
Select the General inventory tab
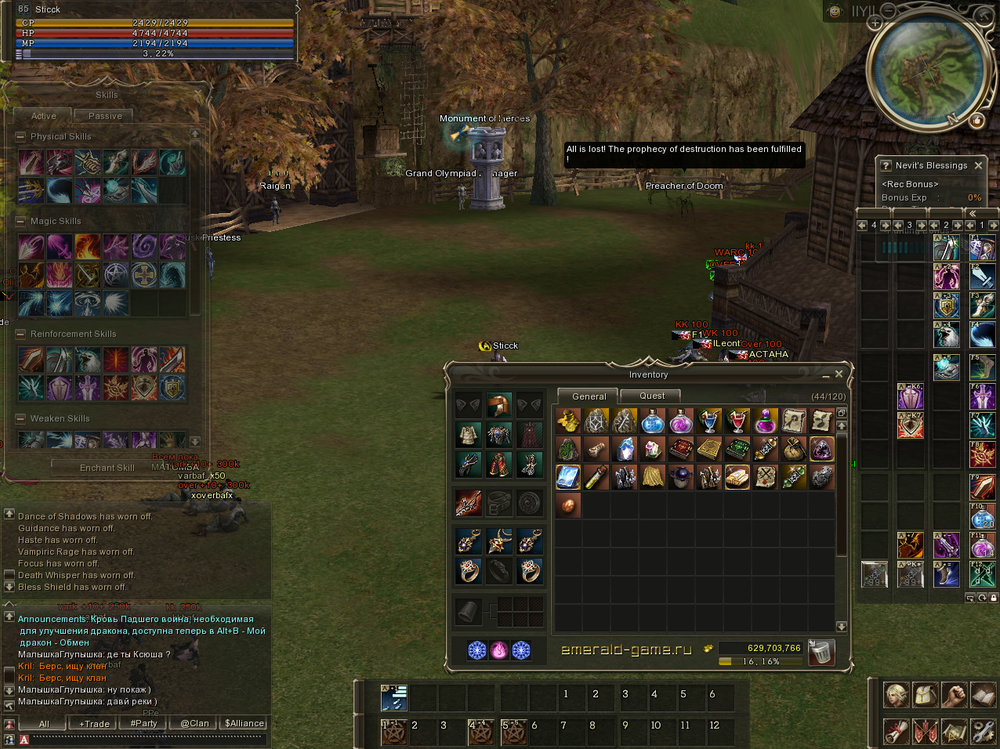coord(589,396)
